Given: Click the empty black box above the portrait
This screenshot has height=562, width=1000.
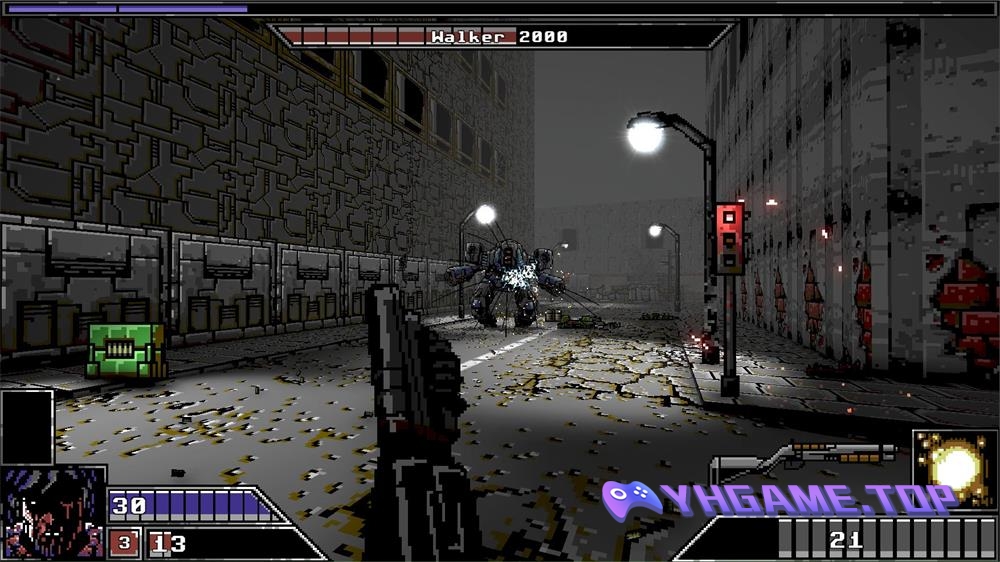Looking at the screenshot, I should click(x=27, y=427).
